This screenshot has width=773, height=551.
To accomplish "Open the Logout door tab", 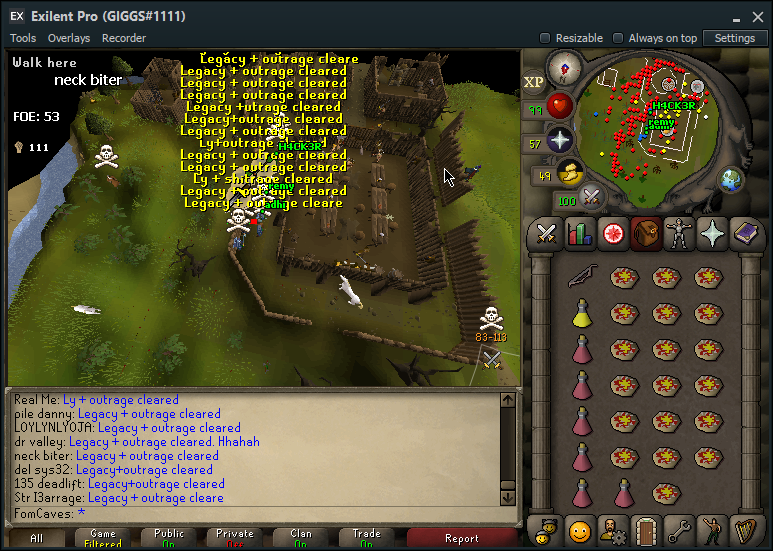I will click(x=645, y=528).
